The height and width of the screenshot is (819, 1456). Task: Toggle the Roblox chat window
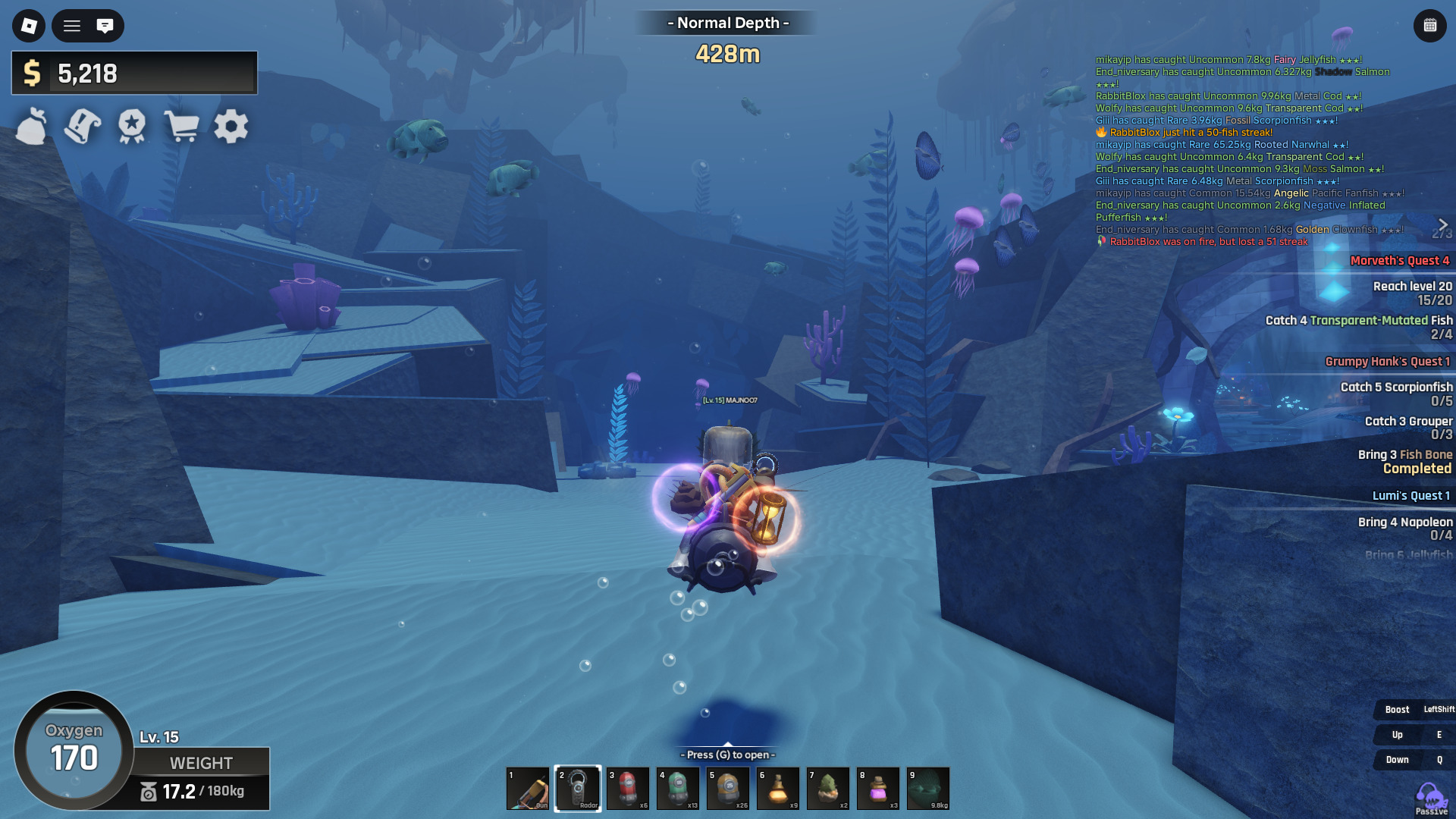coord(105,26)
